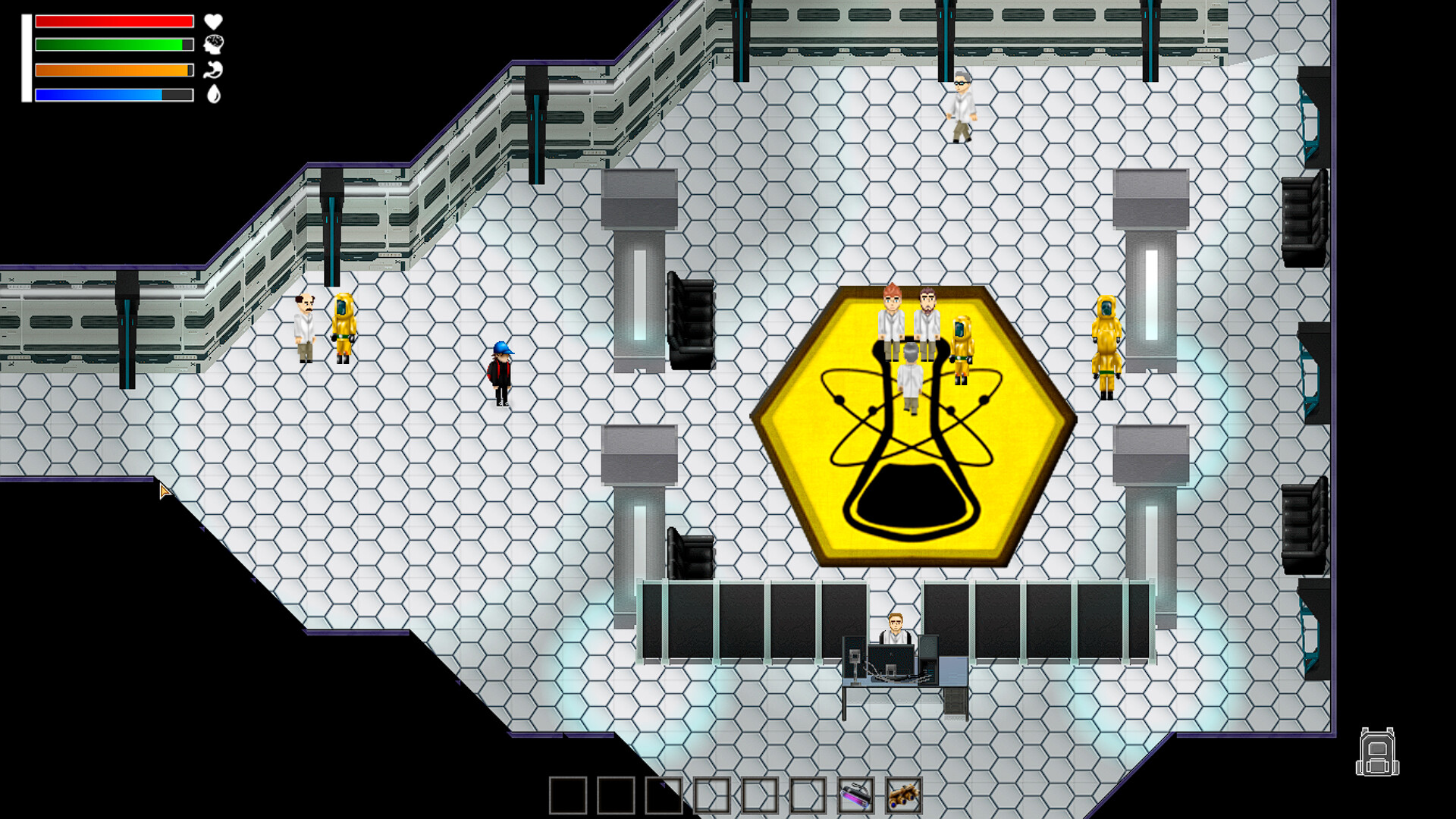
Task: Click the water droplet thirst icon
Action: coord(213,96)
